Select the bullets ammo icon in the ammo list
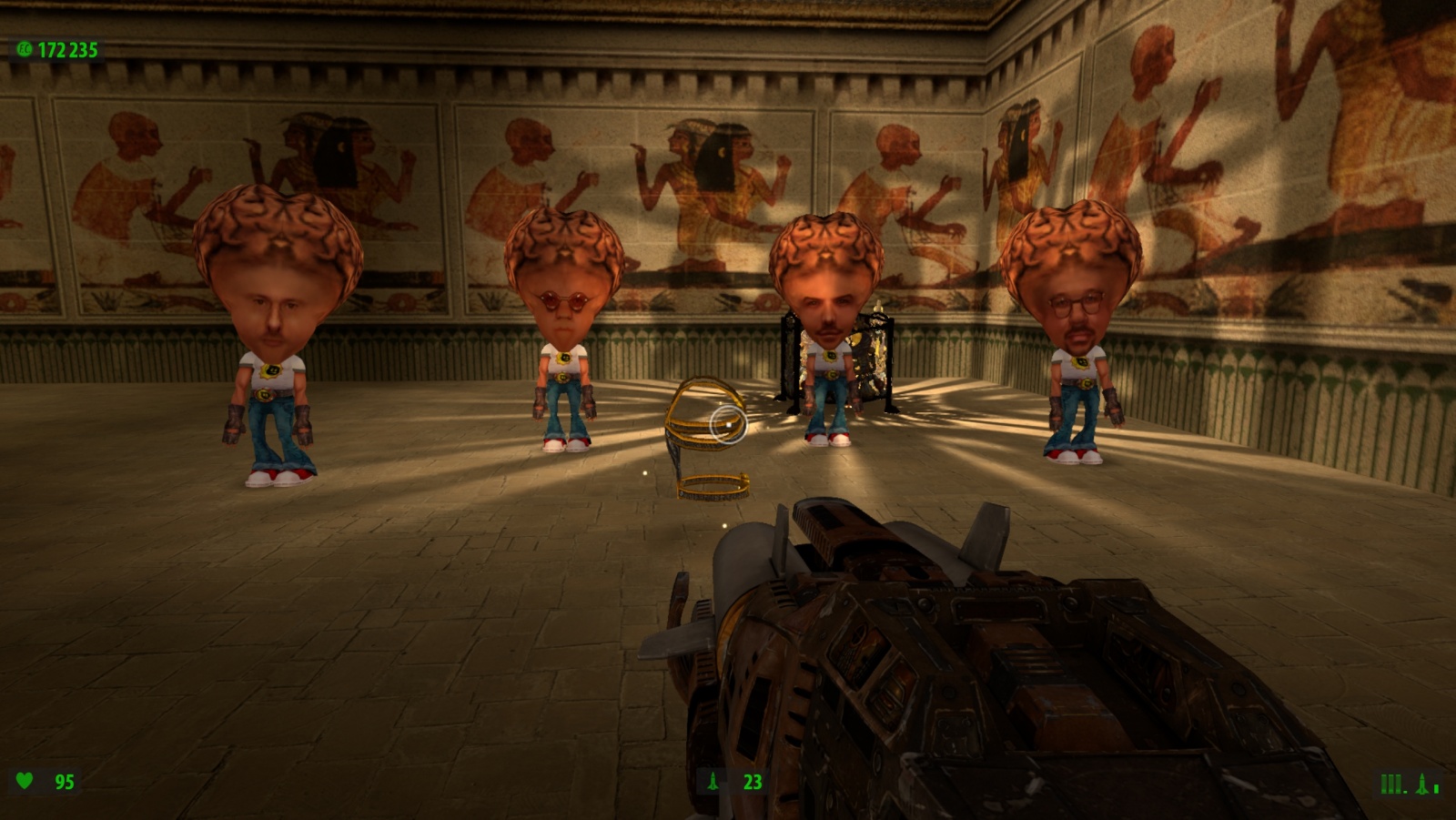This screenshot has height=820, width=1456. pos(1392,784)
